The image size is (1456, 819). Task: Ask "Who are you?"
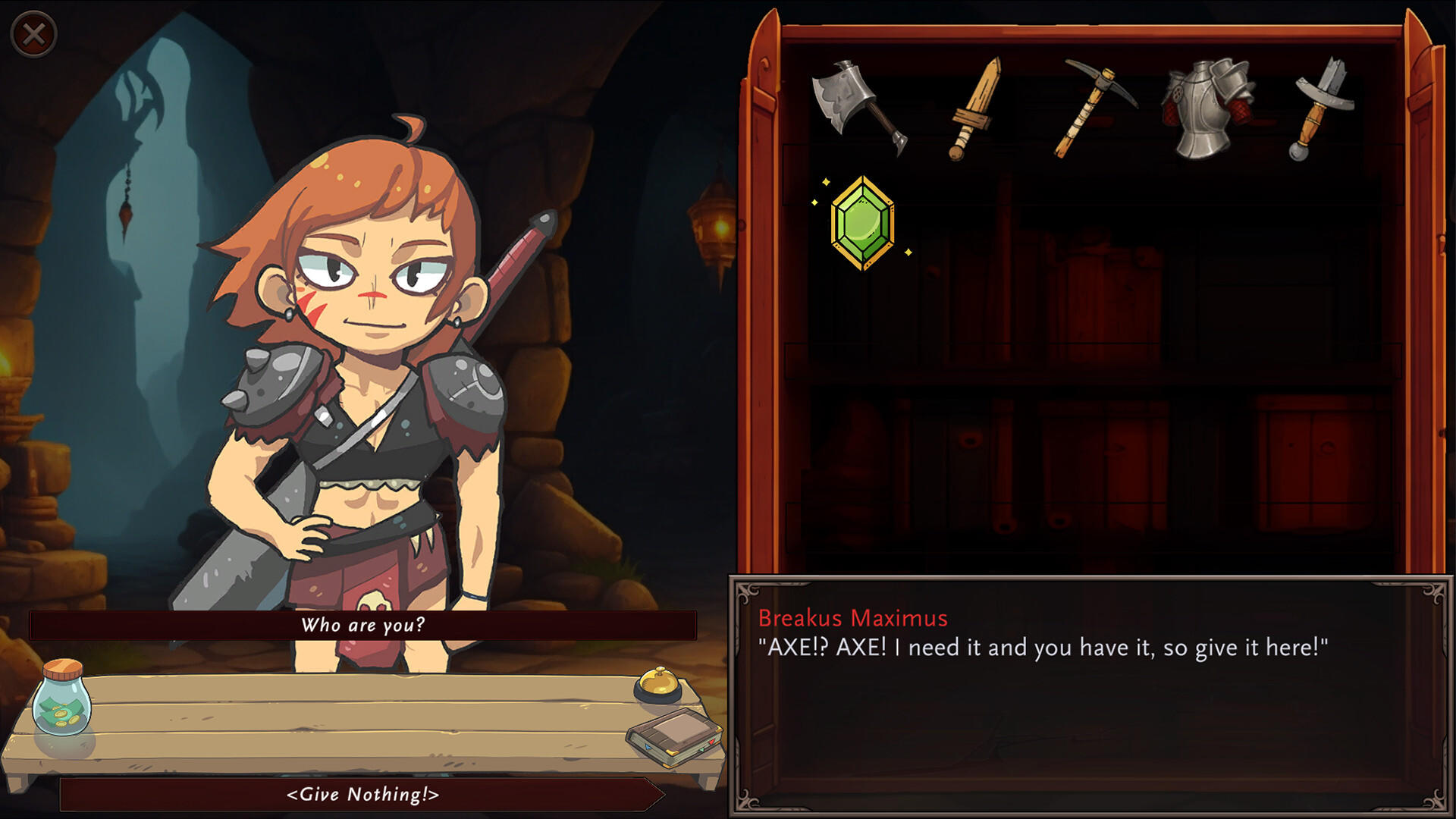tap(362, 626)
